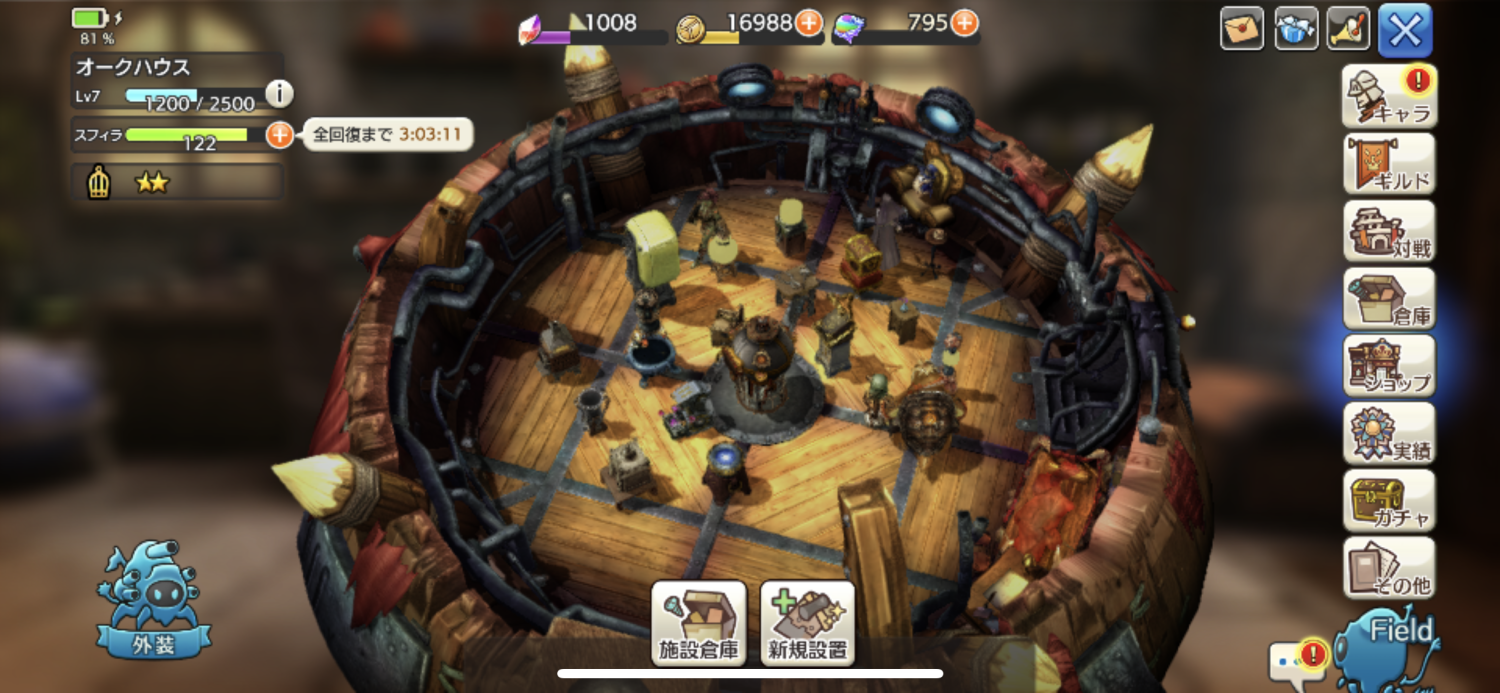1500x693 pixels.
Task: Choose 新規設置 new placement
Action: [807, 623]
